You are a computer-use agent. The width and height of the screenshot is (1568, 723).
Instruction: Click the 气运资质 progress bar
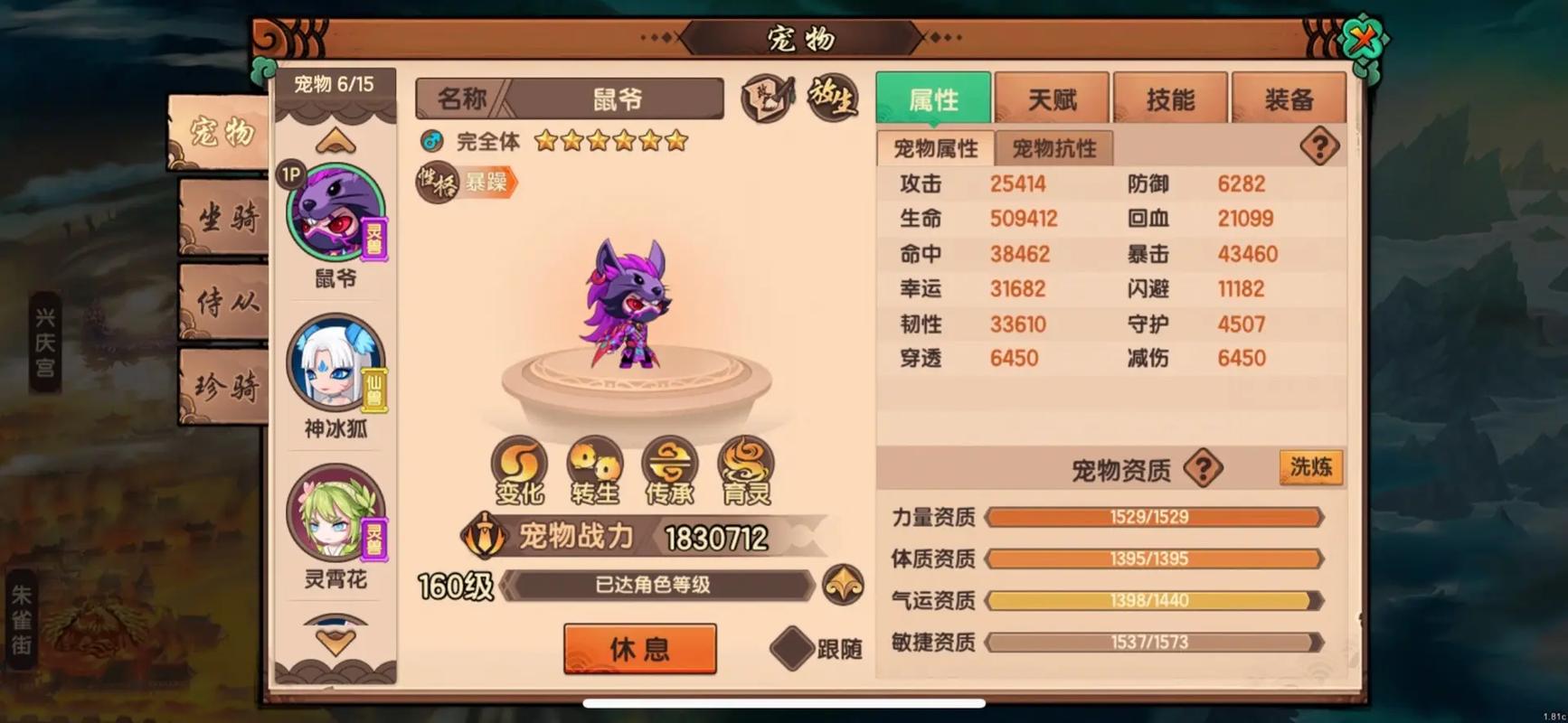click(x=1154, y=599)
